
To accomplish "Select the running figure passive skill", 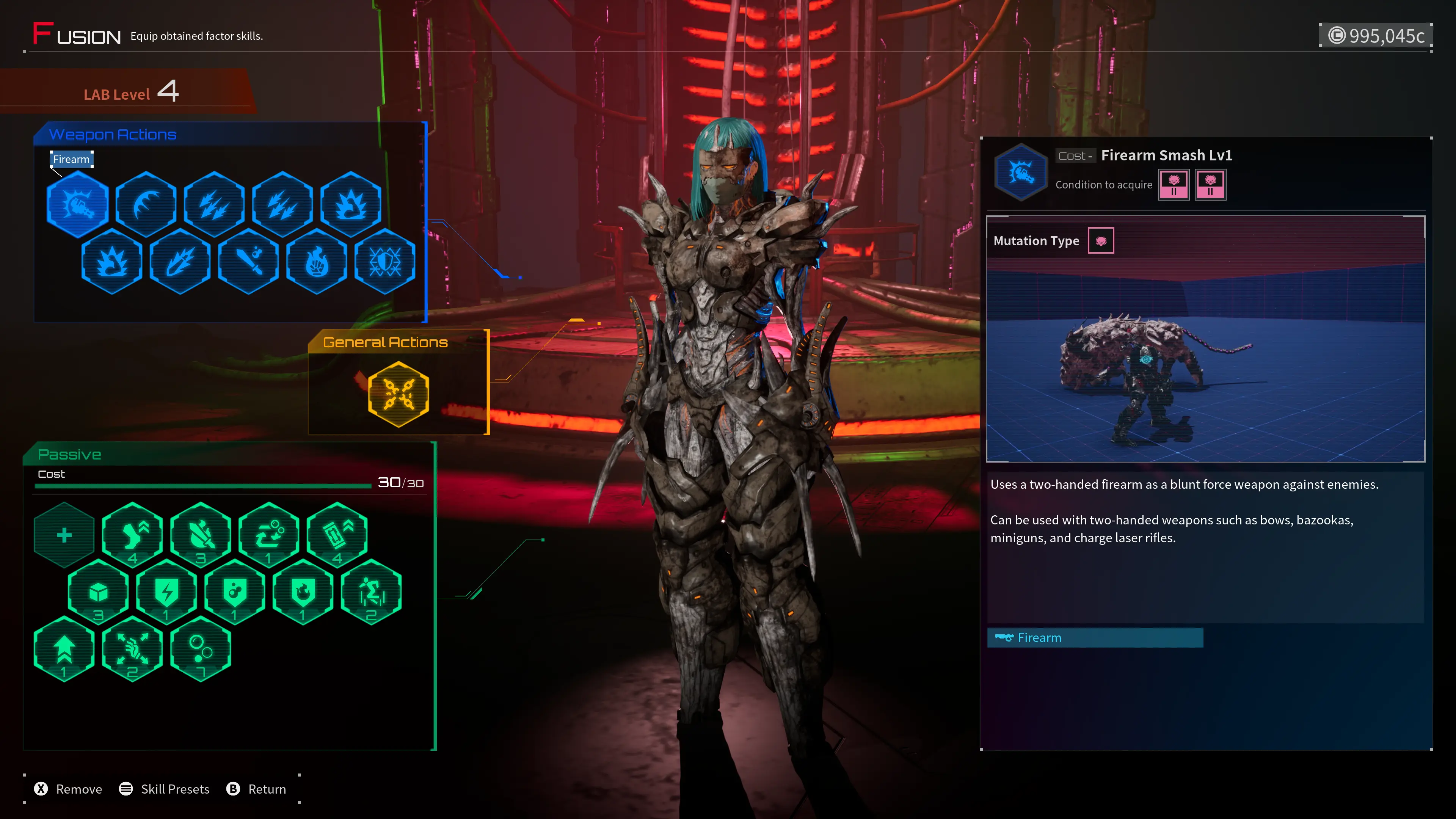I will [x=371, y=592].
